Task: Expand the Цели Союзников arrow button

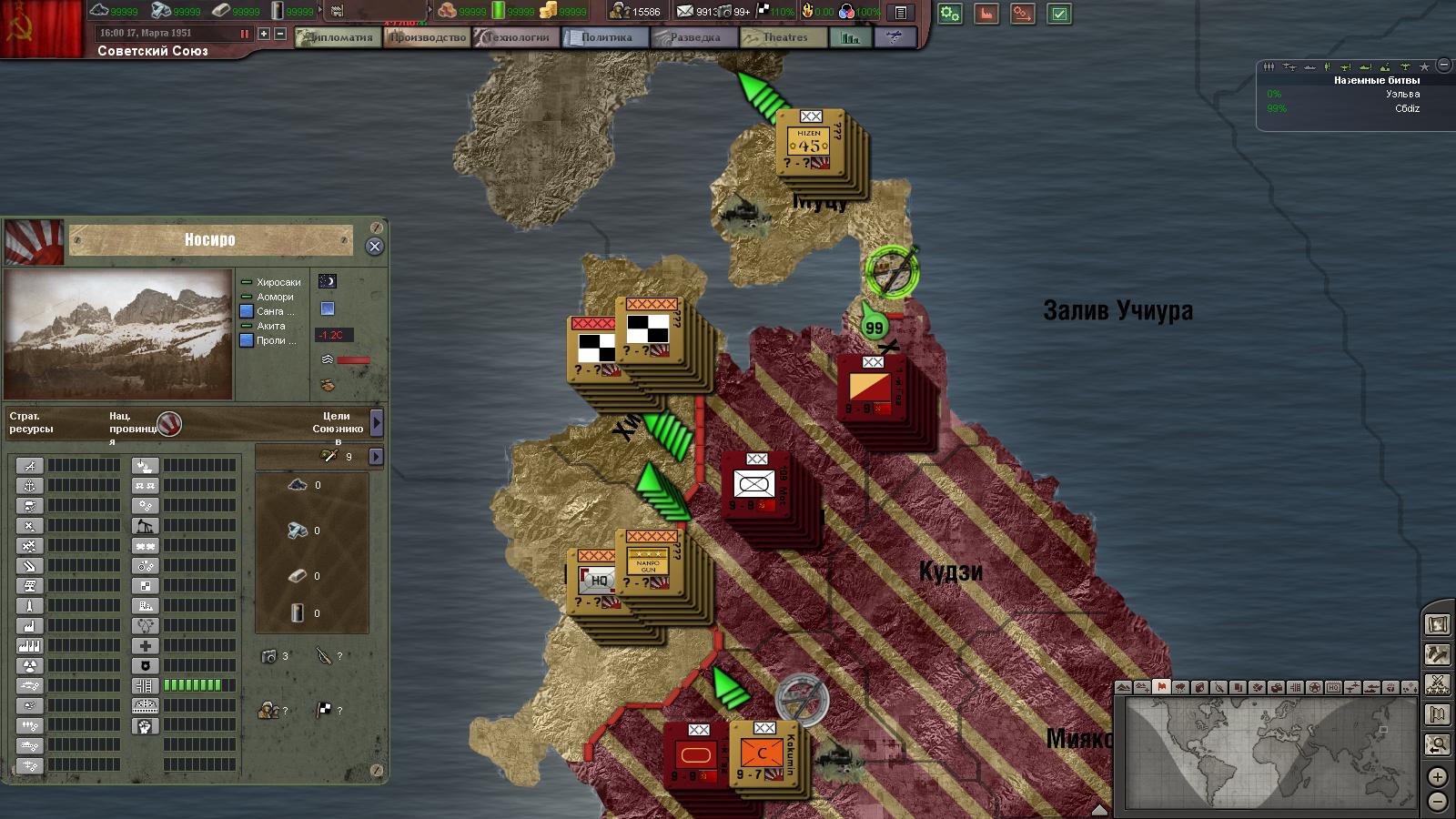Action: [x=377, y=422]
